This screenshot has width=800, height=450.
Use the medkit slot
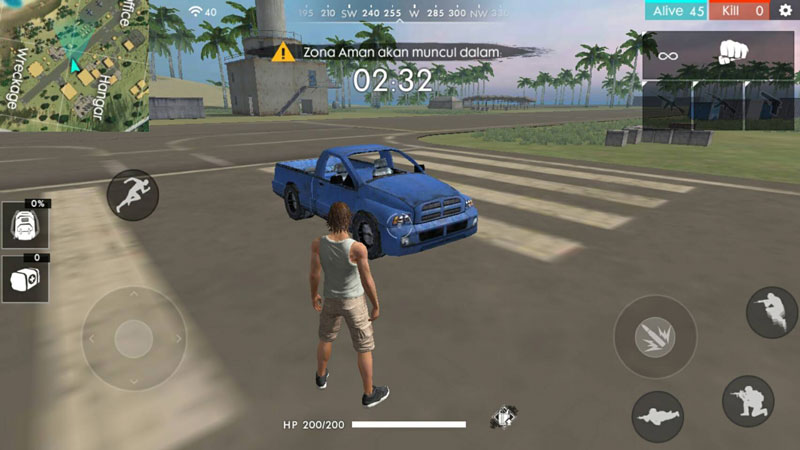tap(25, 278)
